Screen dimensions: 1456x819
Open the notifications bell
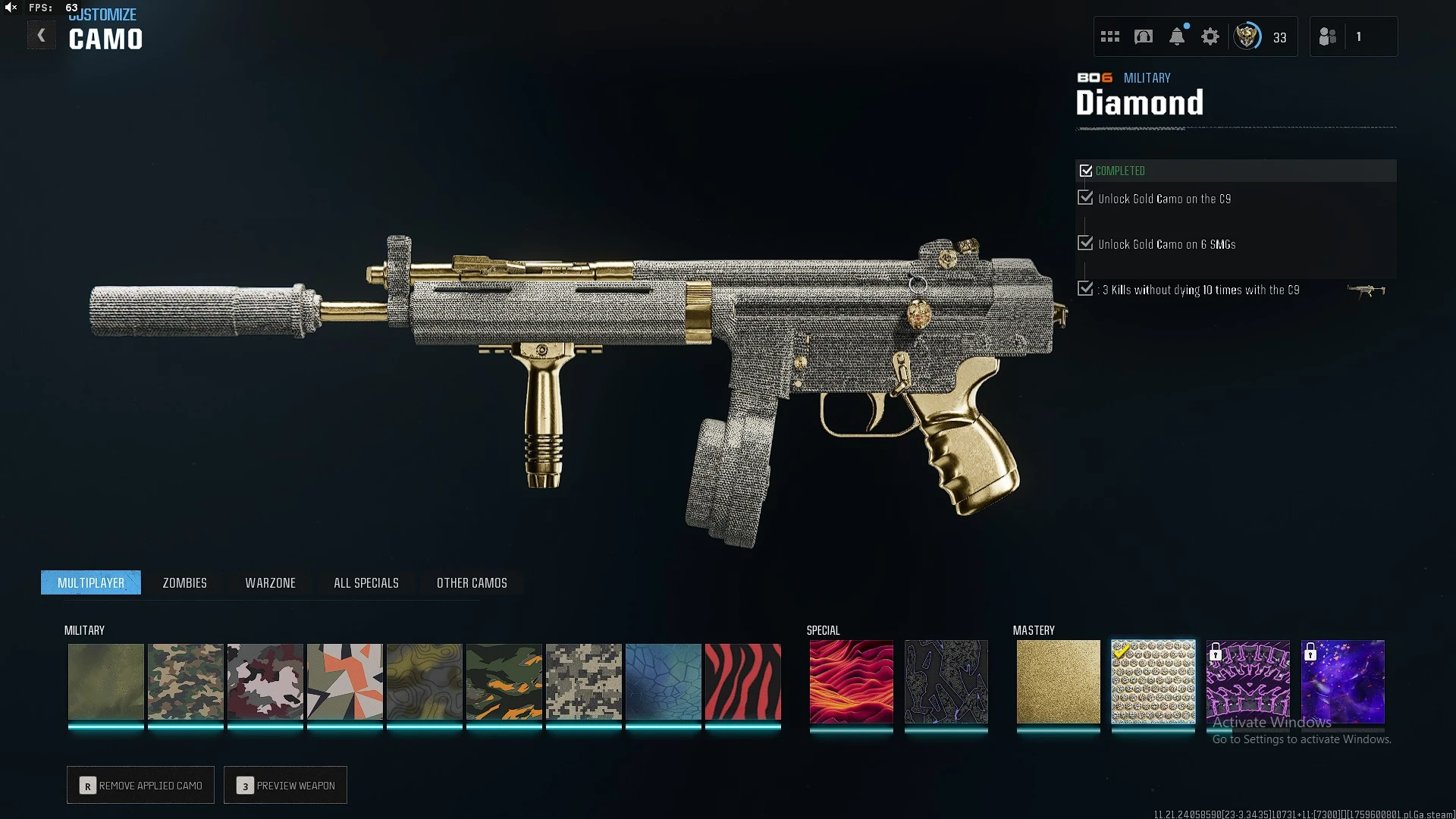click(1177, 36)
